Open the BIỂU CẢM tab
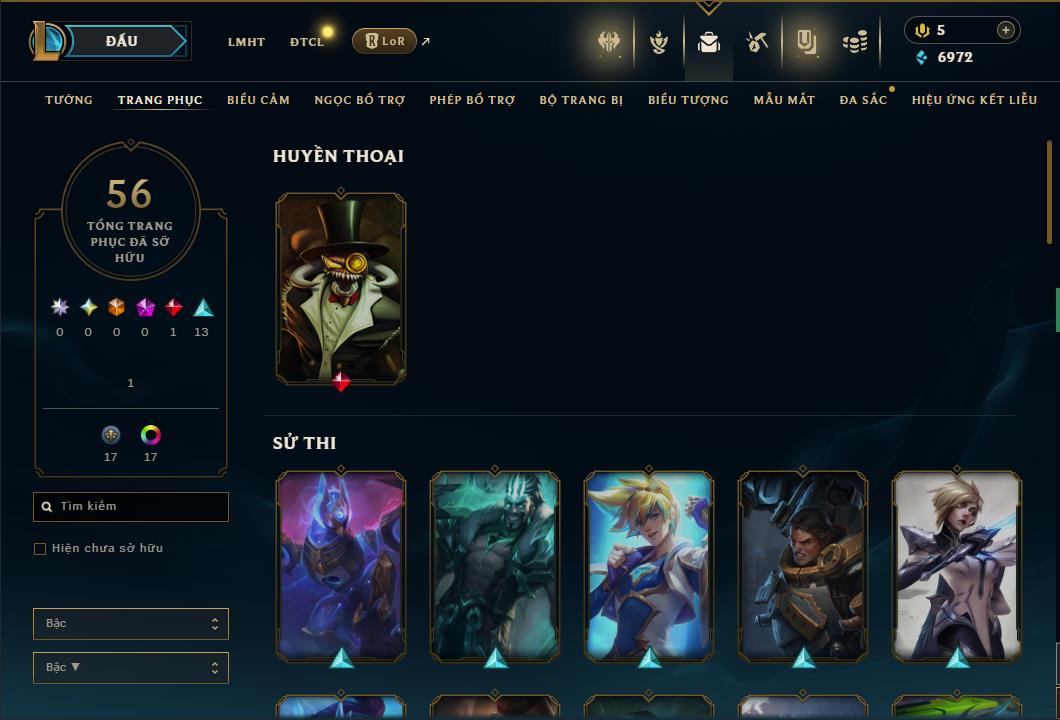 (258, 100)
